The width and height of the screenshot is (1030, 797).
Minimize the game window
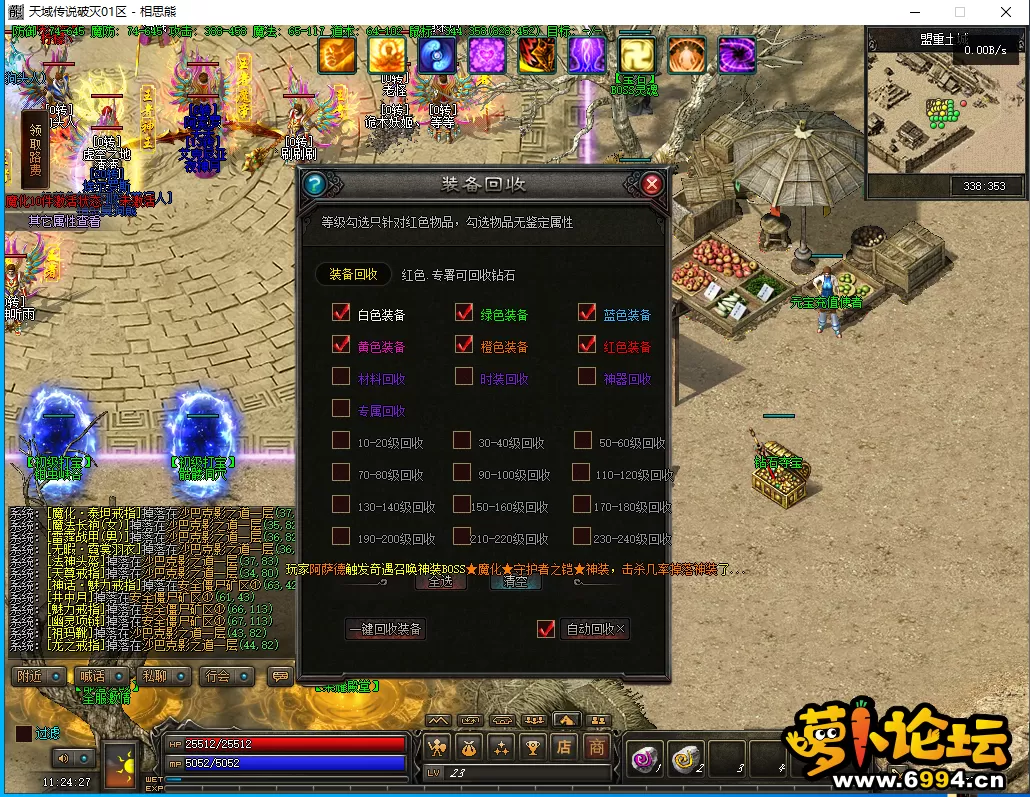click(x=914, y=11)
